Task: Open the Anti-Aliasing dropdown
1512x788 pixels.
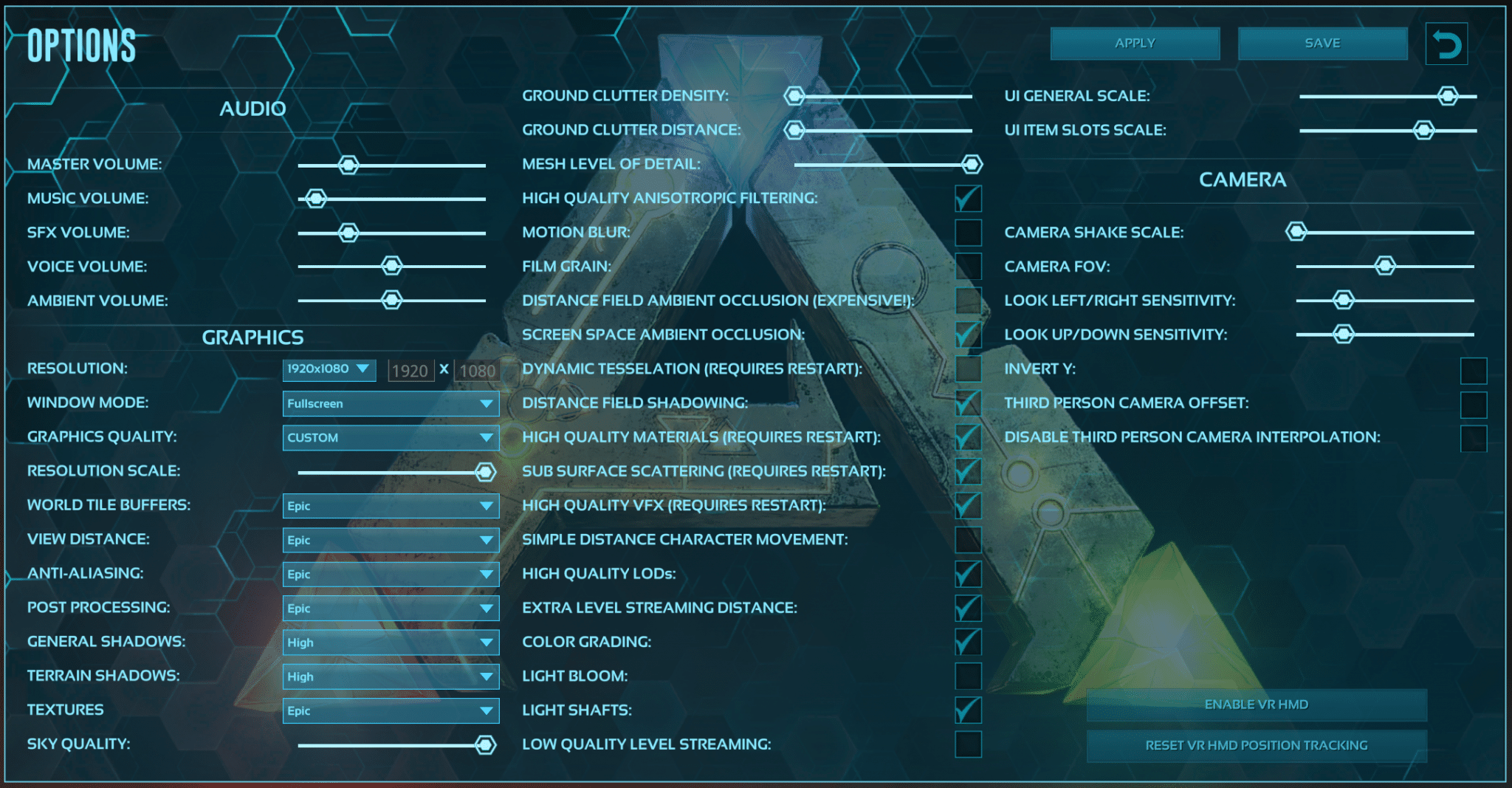Action: [x=391, y=574]
